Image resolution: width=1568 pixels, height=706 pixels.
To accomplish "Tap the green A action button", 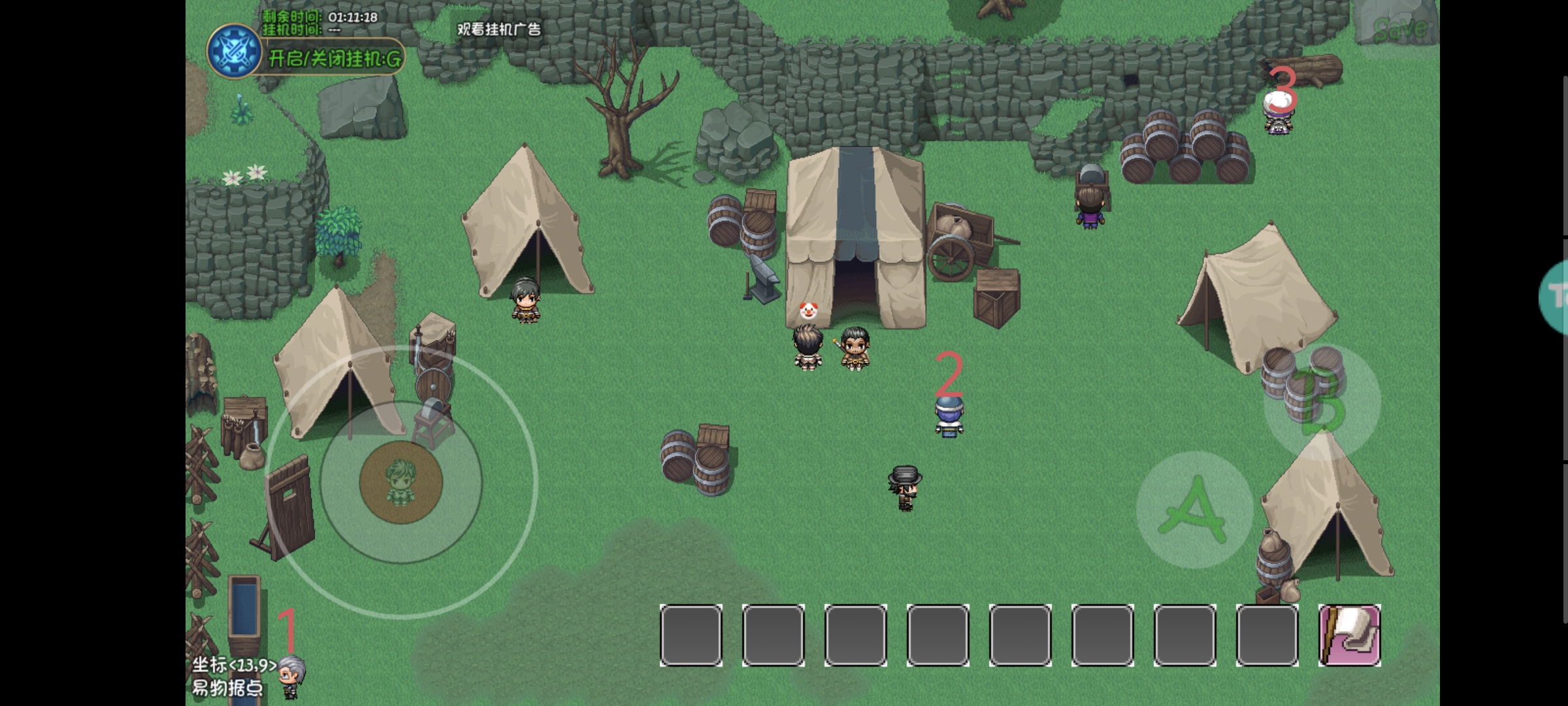I will [x=1194, y=509].
